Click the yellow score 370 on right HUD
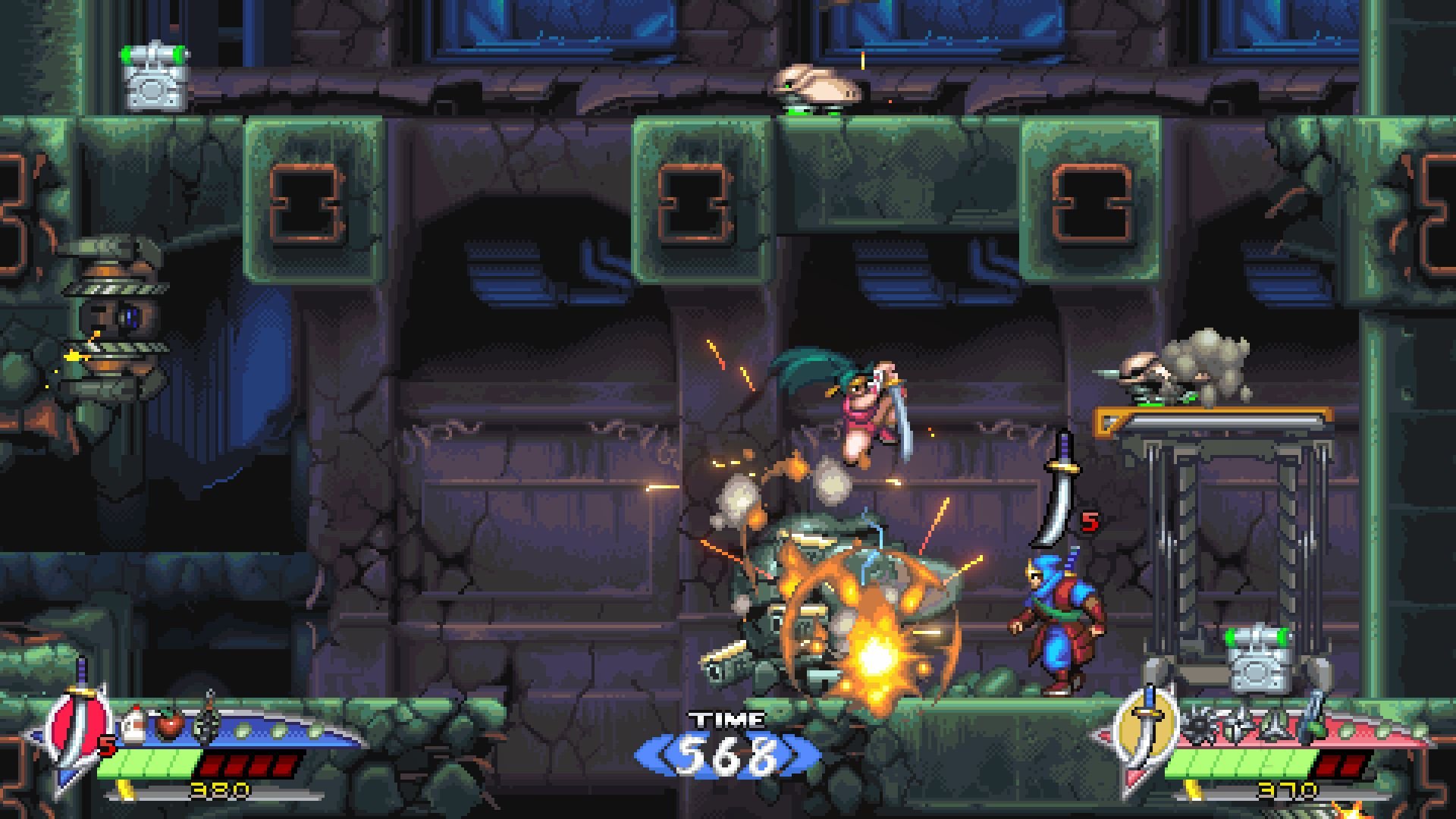 pyautogui.click(x=1288, y=789)
